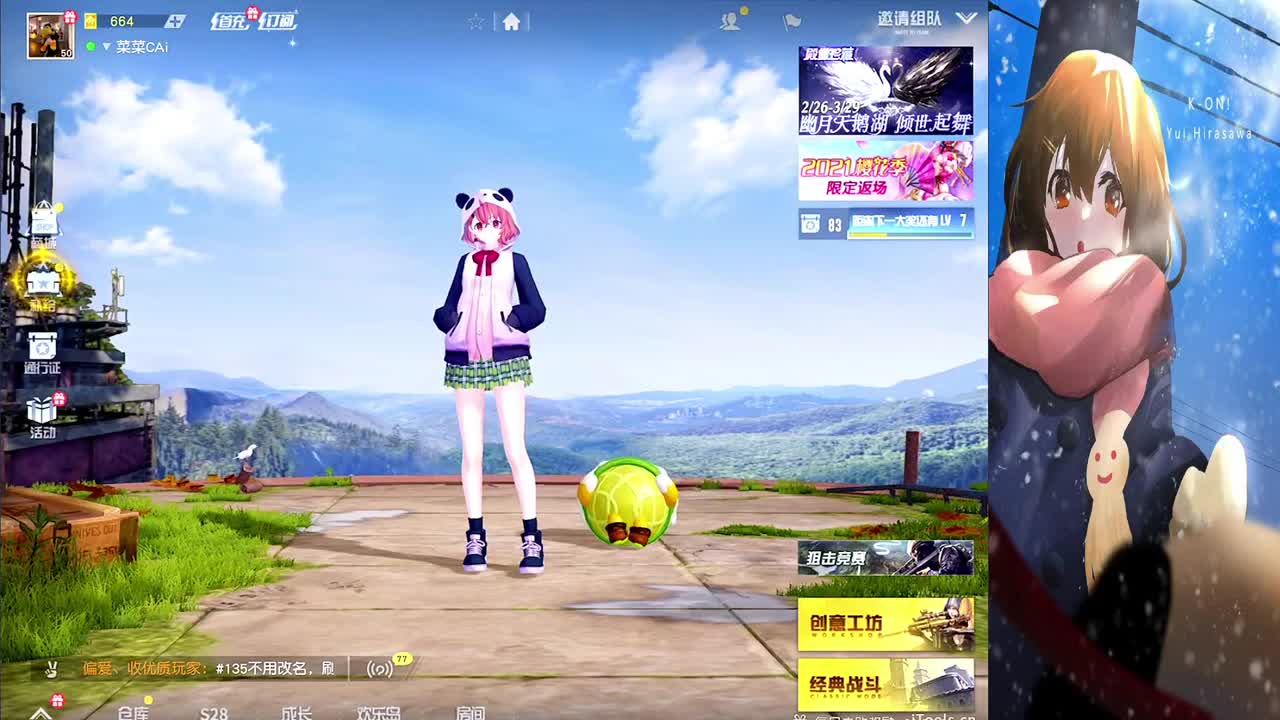Select the star favorite icon near the top
1280x720 pixels.
coord(476,20)
